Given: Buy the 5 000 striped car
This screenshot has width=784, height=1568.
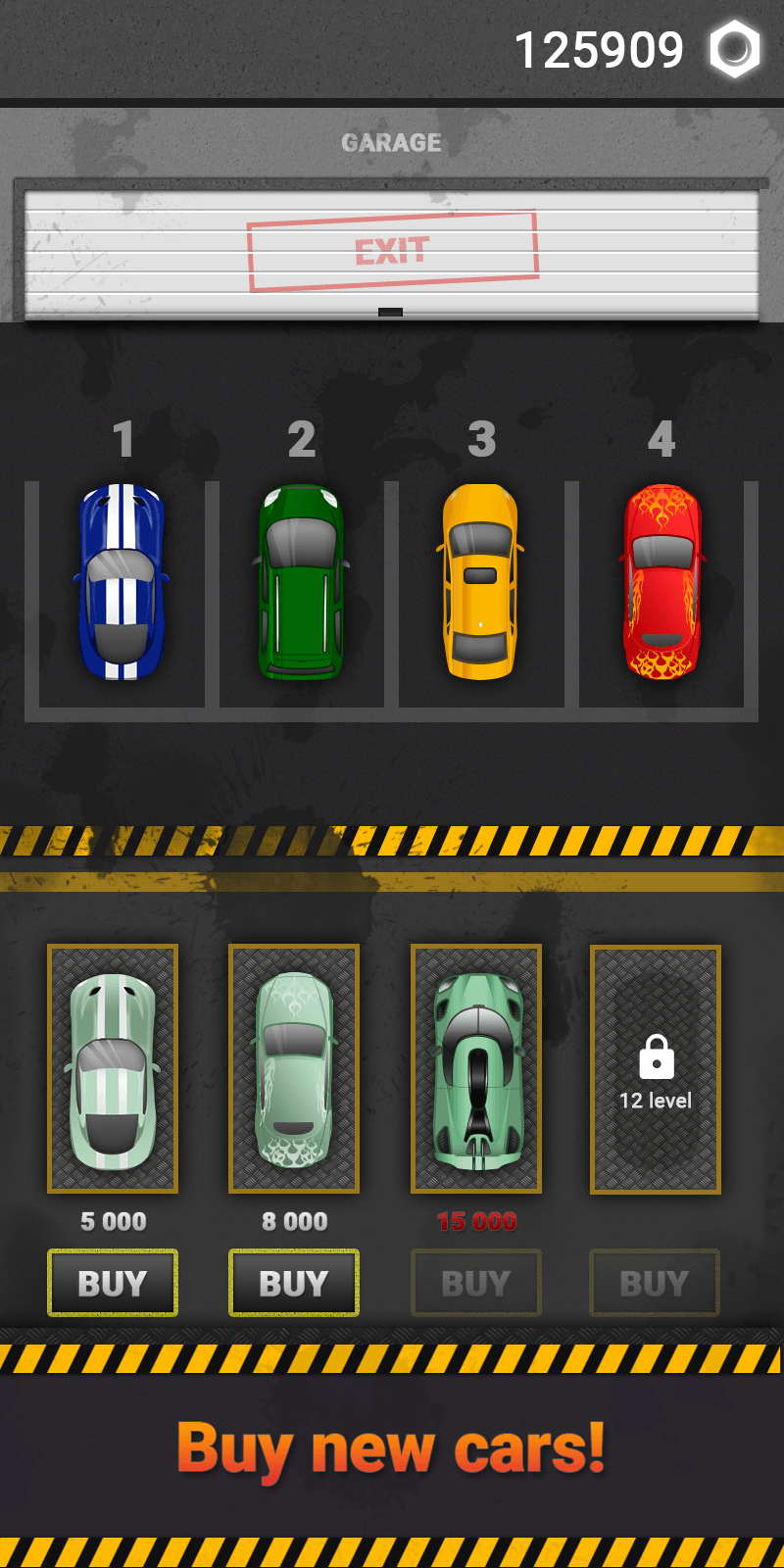Looking at the screenshot, I should coord(113,1283).
